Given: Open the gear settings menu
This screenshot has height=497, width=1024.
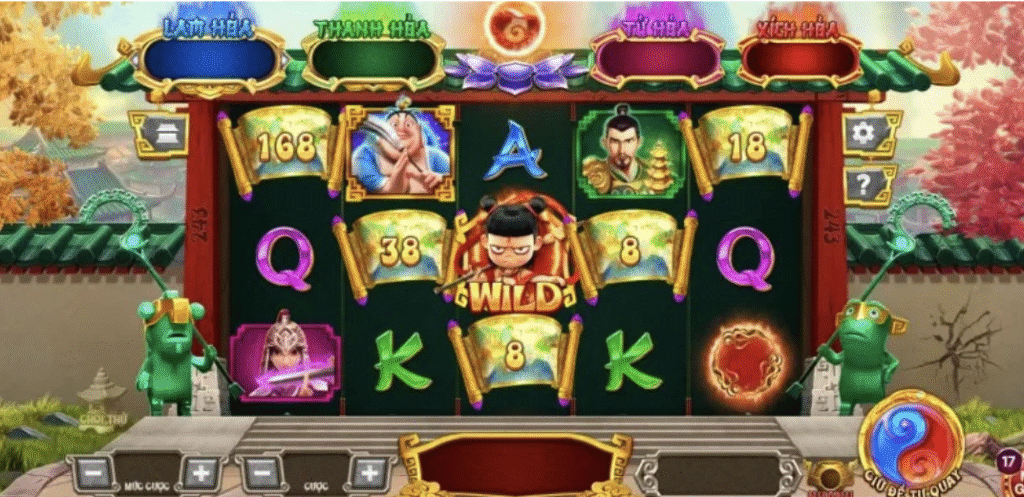Looking at the screenshot, I should (x=865, y=133).
